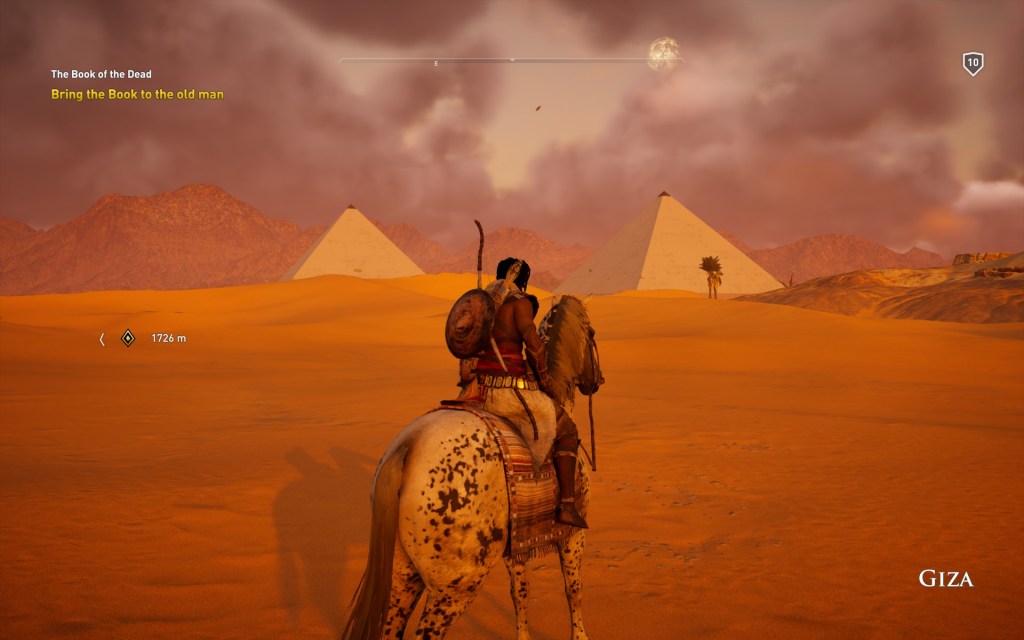This screenshot has height=640, width=1024.
Task: Select the diamond quest waypoint marker
Action: (128, 338)
